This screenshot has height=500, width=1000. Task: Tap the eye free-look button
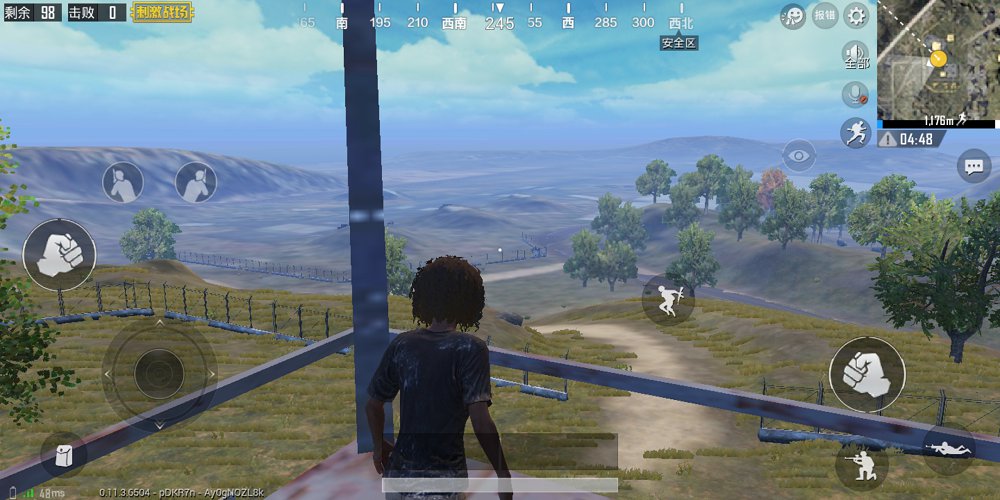(x=798, y=155)
